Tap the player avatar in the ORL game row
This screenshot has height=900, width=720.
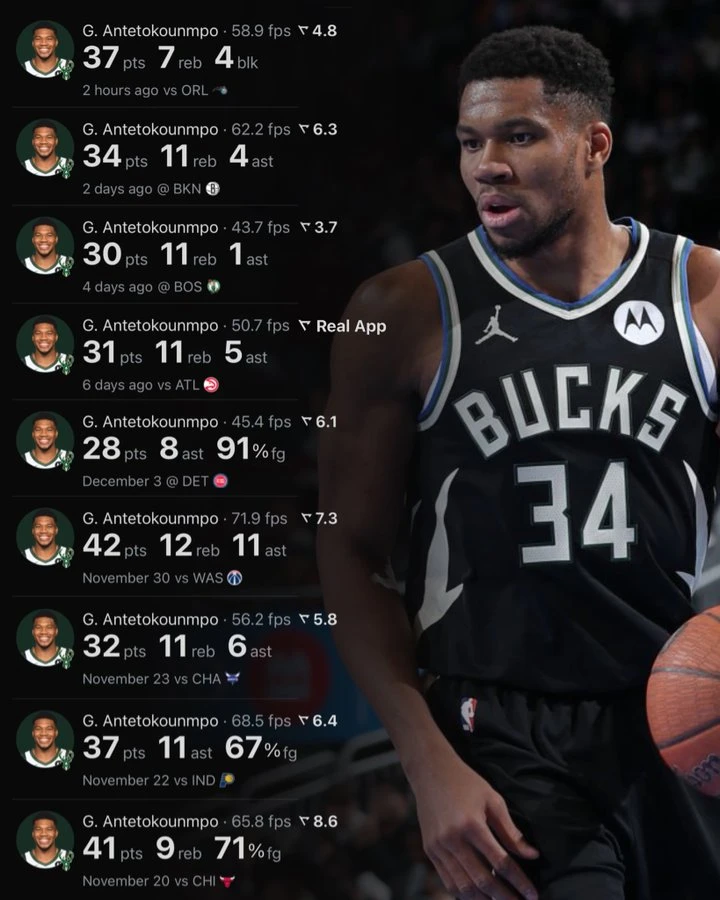pos(46,50)
